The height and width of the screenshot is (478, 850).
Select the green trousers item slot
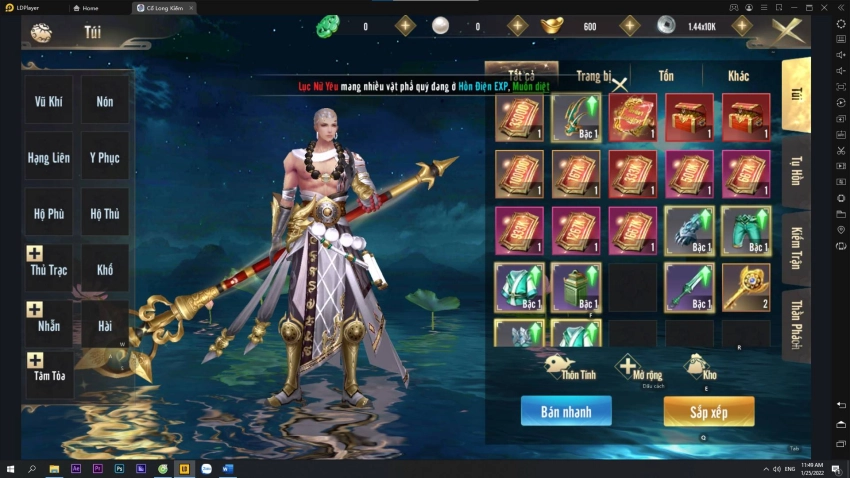746,231
